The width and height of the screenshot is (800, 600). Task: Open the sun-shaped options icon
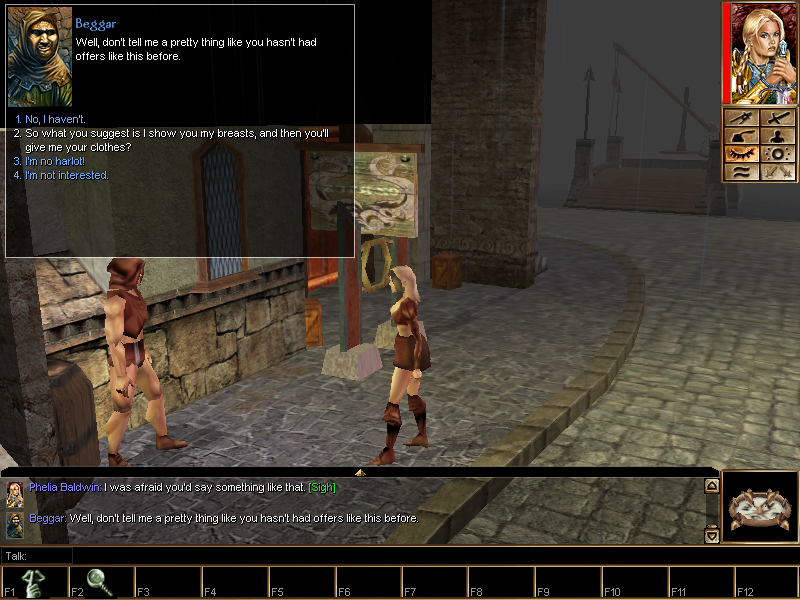(777, 154)
